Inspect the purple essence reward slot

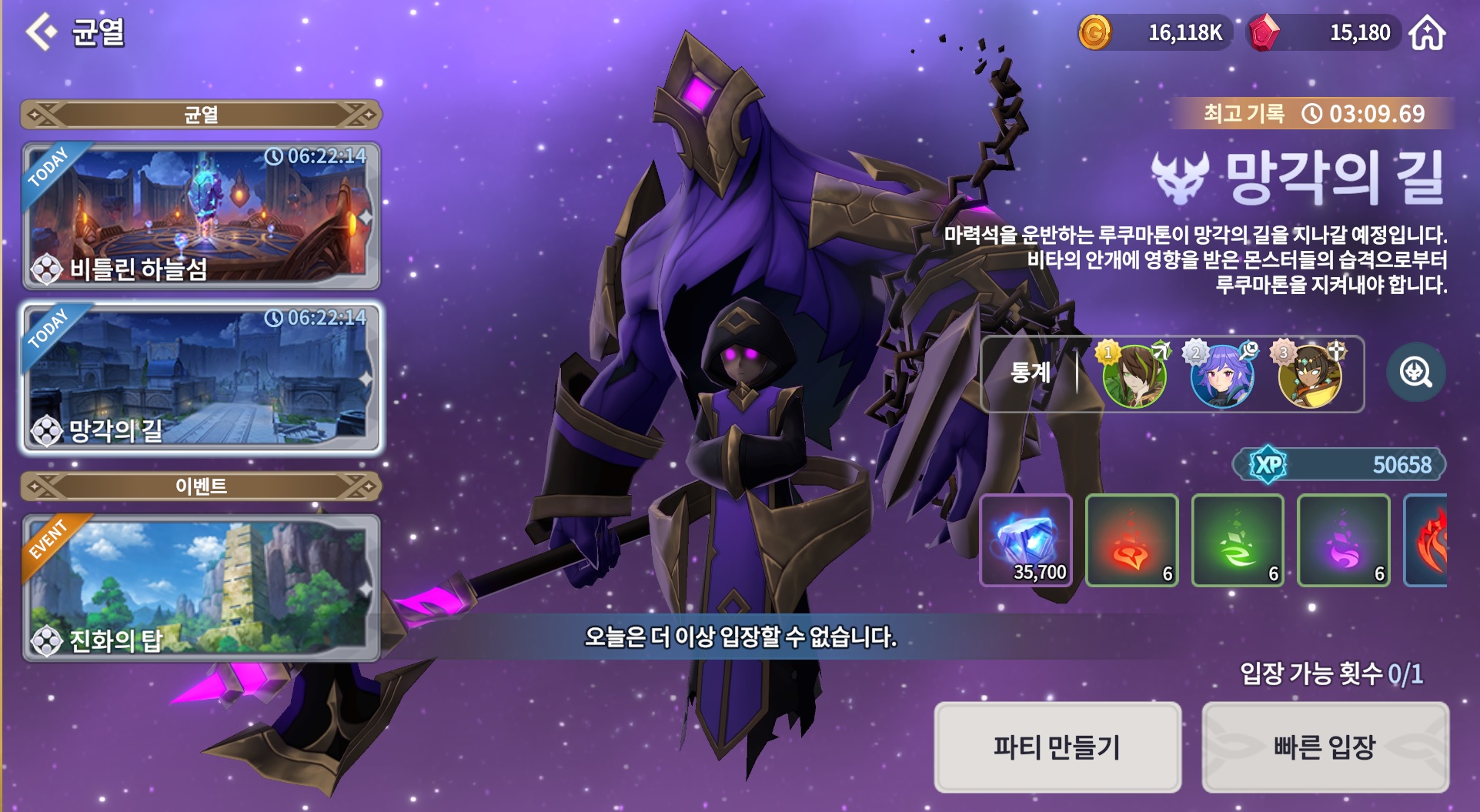pyautogui.click(x=1344, y=540)
